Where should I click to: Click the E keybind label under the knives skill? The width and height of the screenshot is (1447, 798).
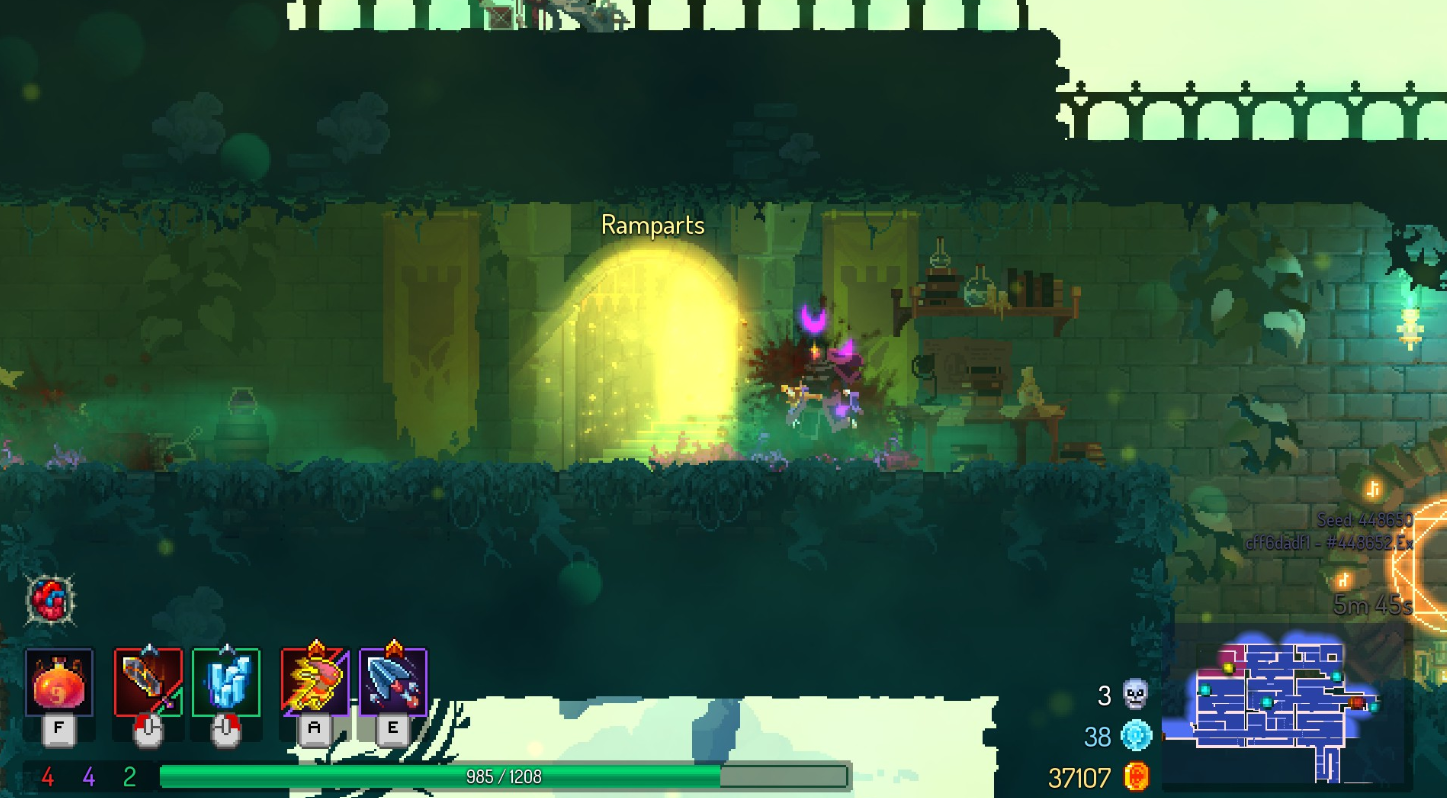coord(392,729)
